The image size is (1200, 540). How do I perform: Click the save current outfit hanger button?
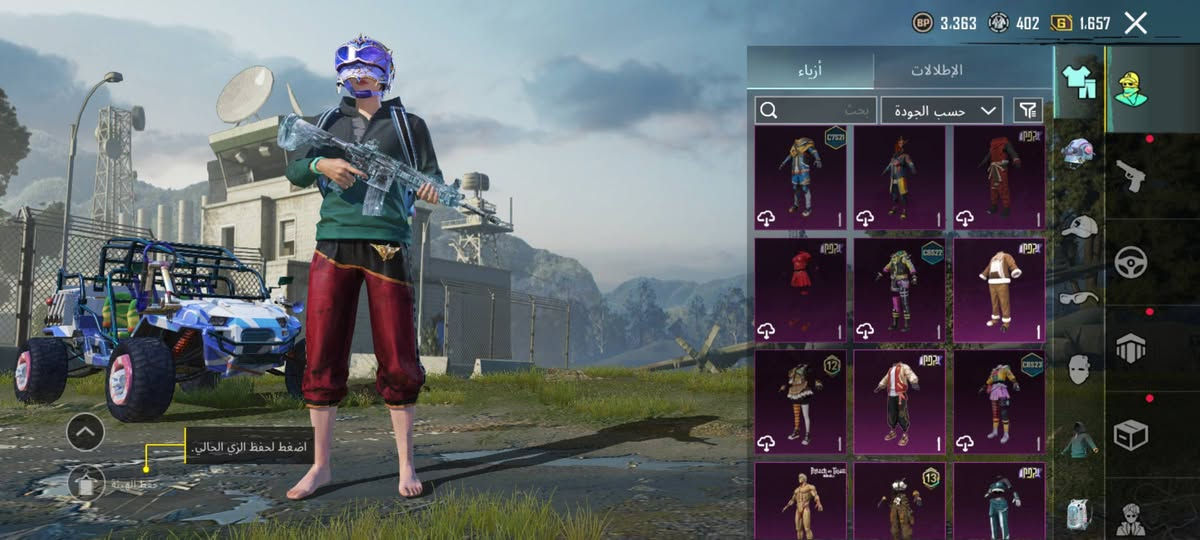click(x=87, y=484)
